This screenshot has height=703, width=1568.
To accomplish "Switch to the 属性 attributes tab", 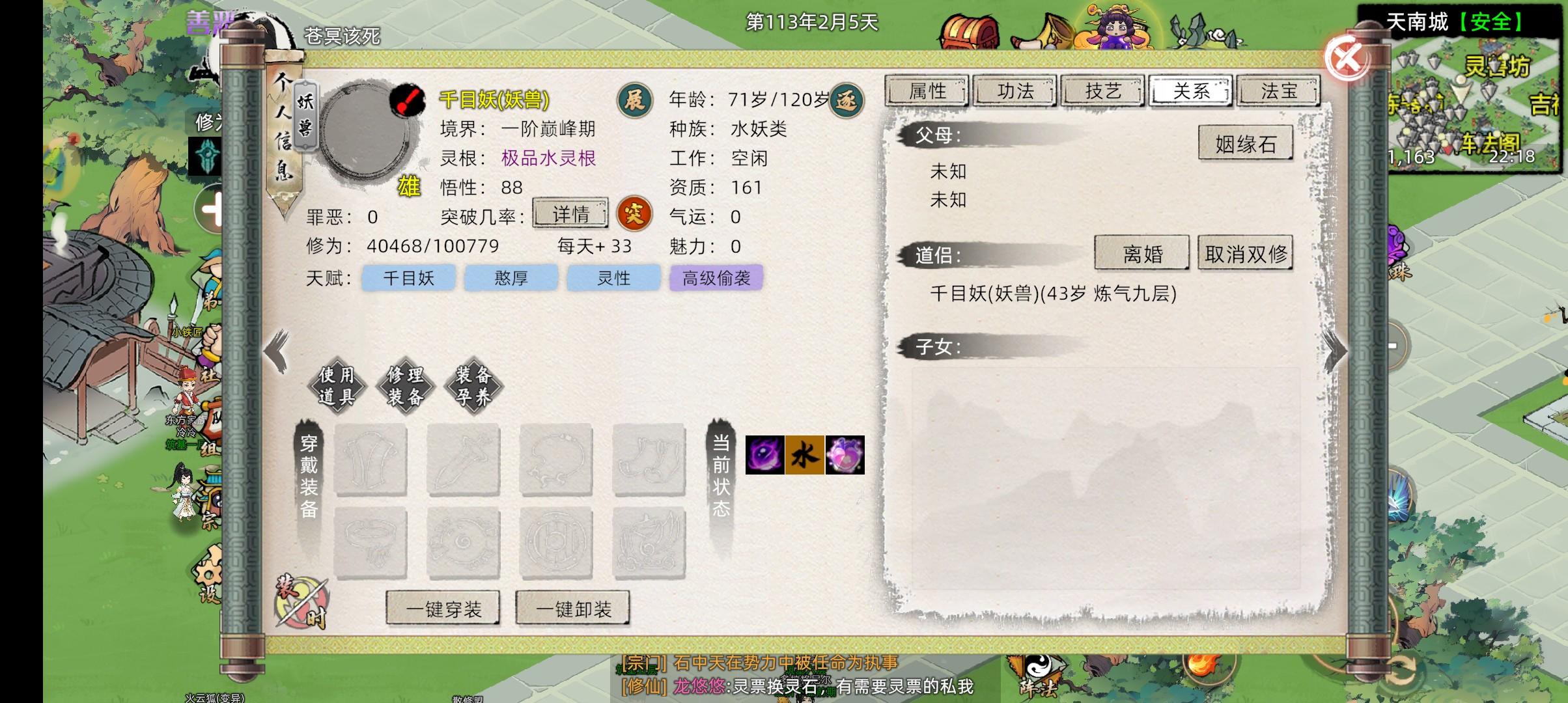I will [x=927, y=91].
